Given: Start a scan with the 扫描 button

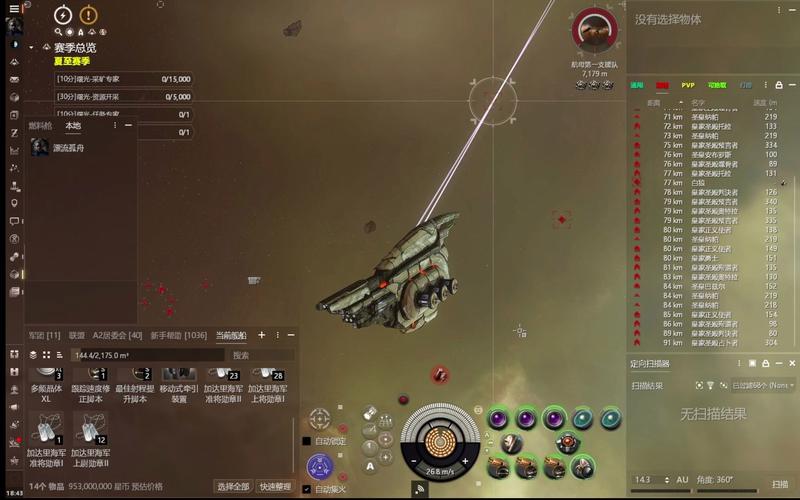Looking at the screenshot, I should coord(779,483).
